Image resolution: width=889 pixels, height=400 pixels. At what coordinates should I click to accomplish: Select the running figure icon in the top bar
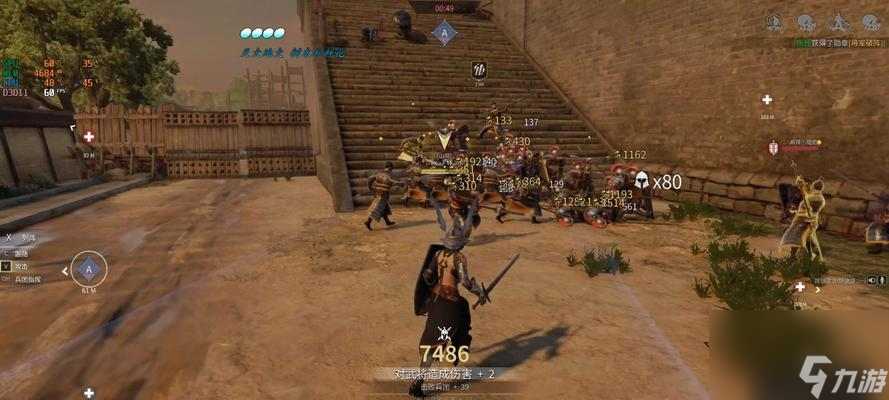point(839,23)
